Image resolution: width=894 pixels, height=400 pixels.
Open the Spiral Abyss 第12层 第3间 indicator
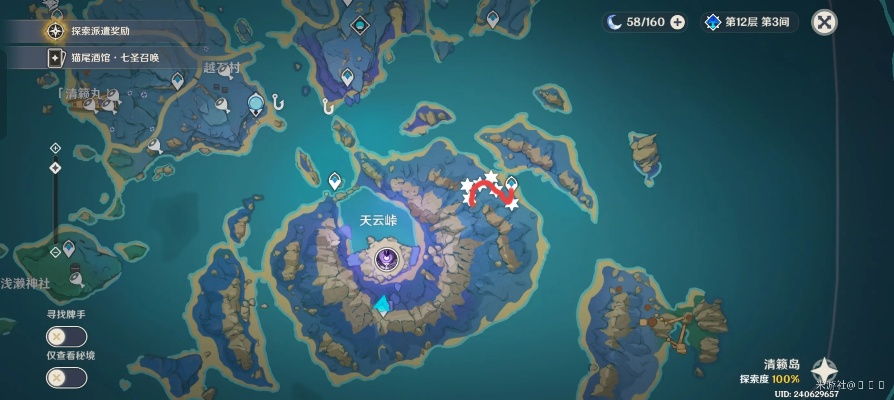[749, 22]
